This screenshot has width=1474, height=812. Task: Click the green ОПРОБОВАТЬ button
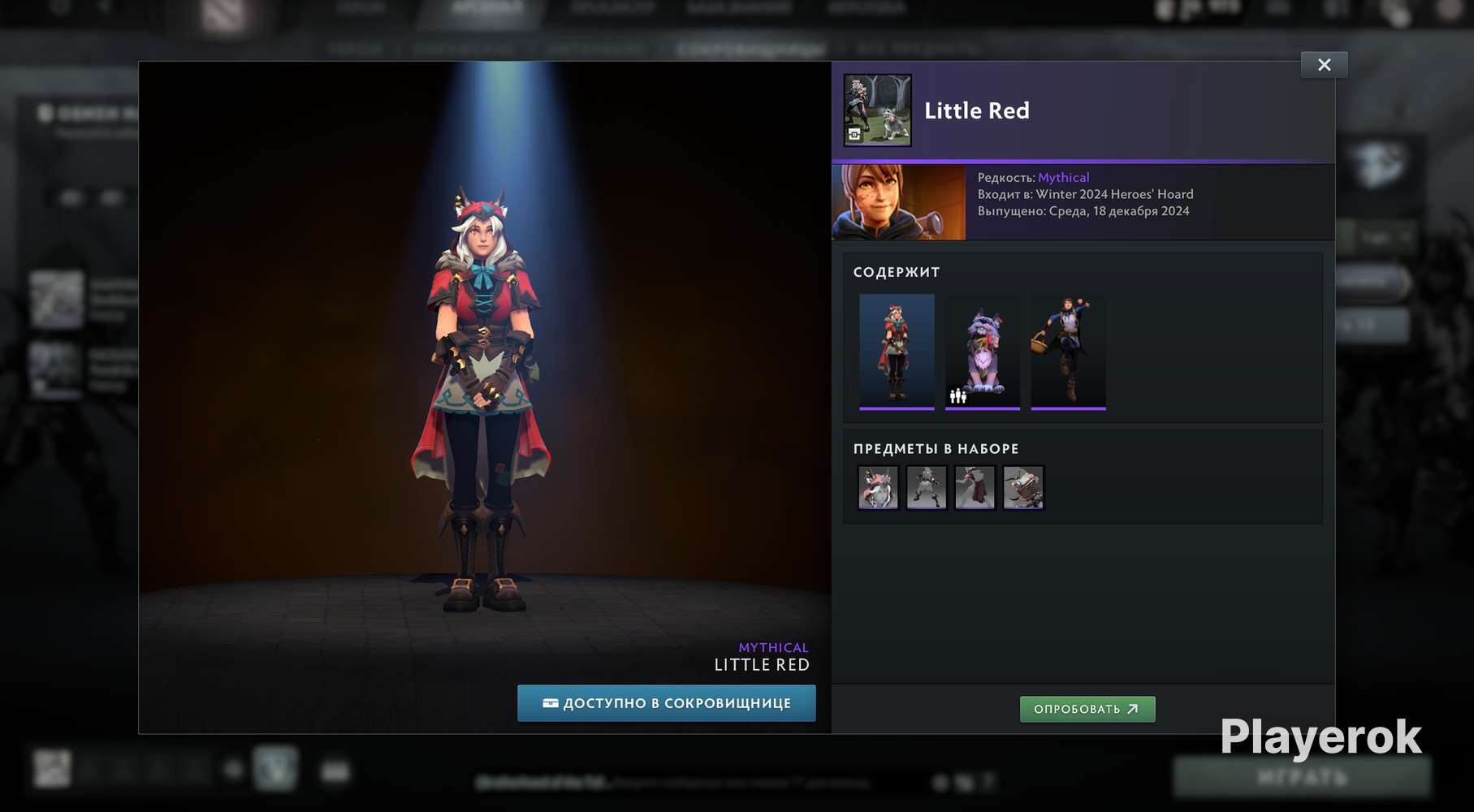(1087, 709)
